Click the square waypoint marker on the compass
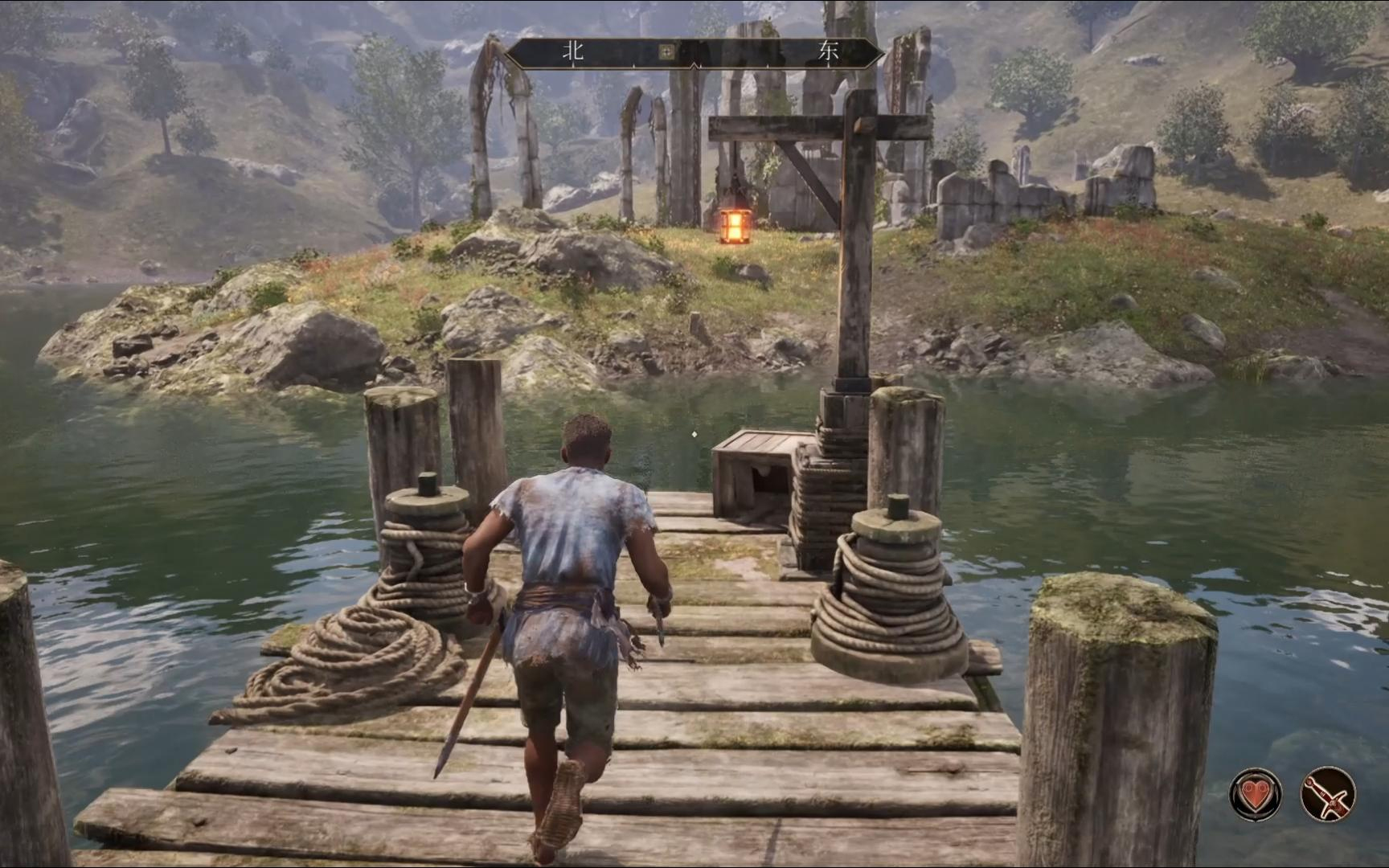 666,53
